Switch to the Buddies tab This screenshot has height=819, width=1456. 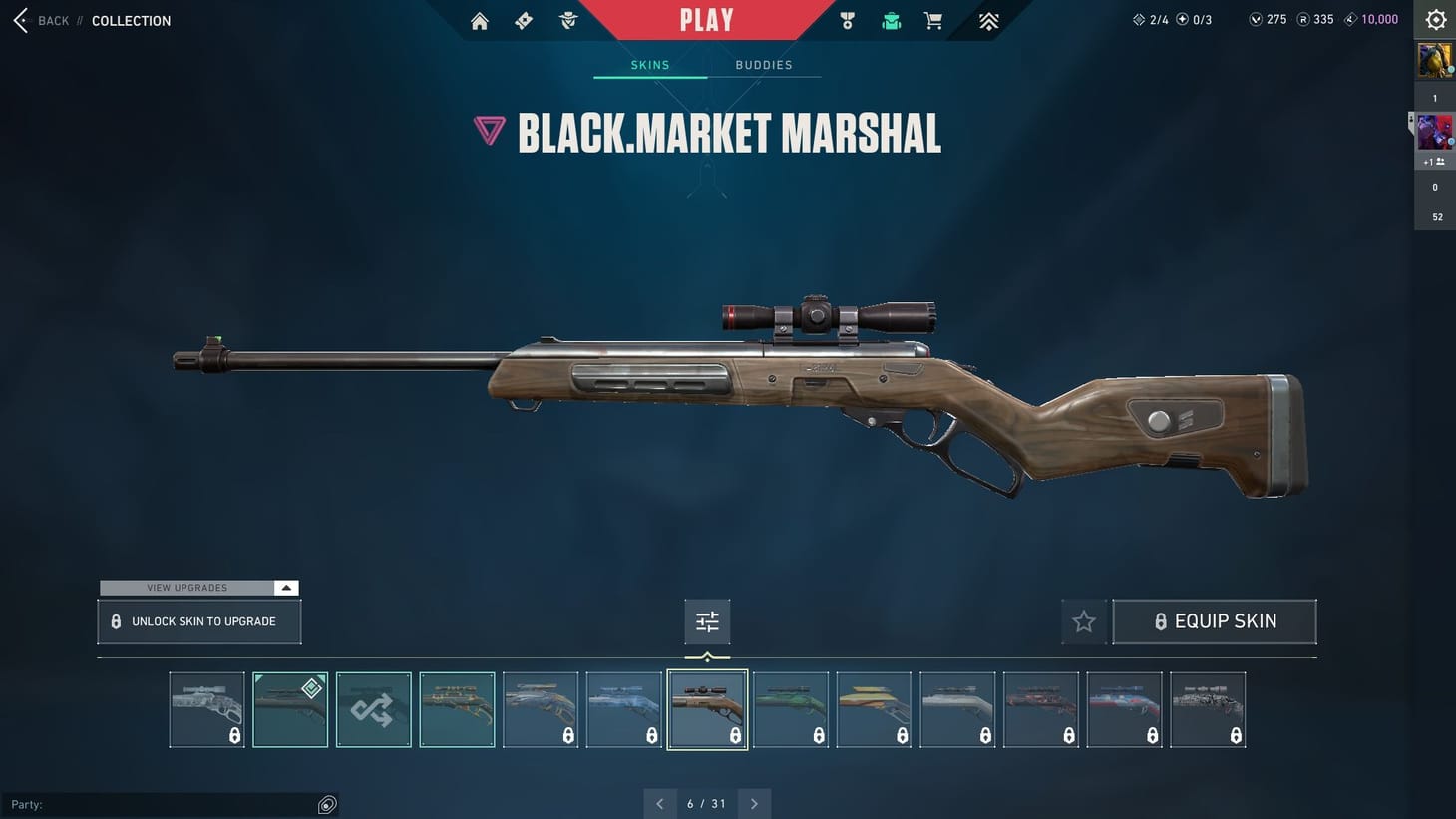pos(764,64)
